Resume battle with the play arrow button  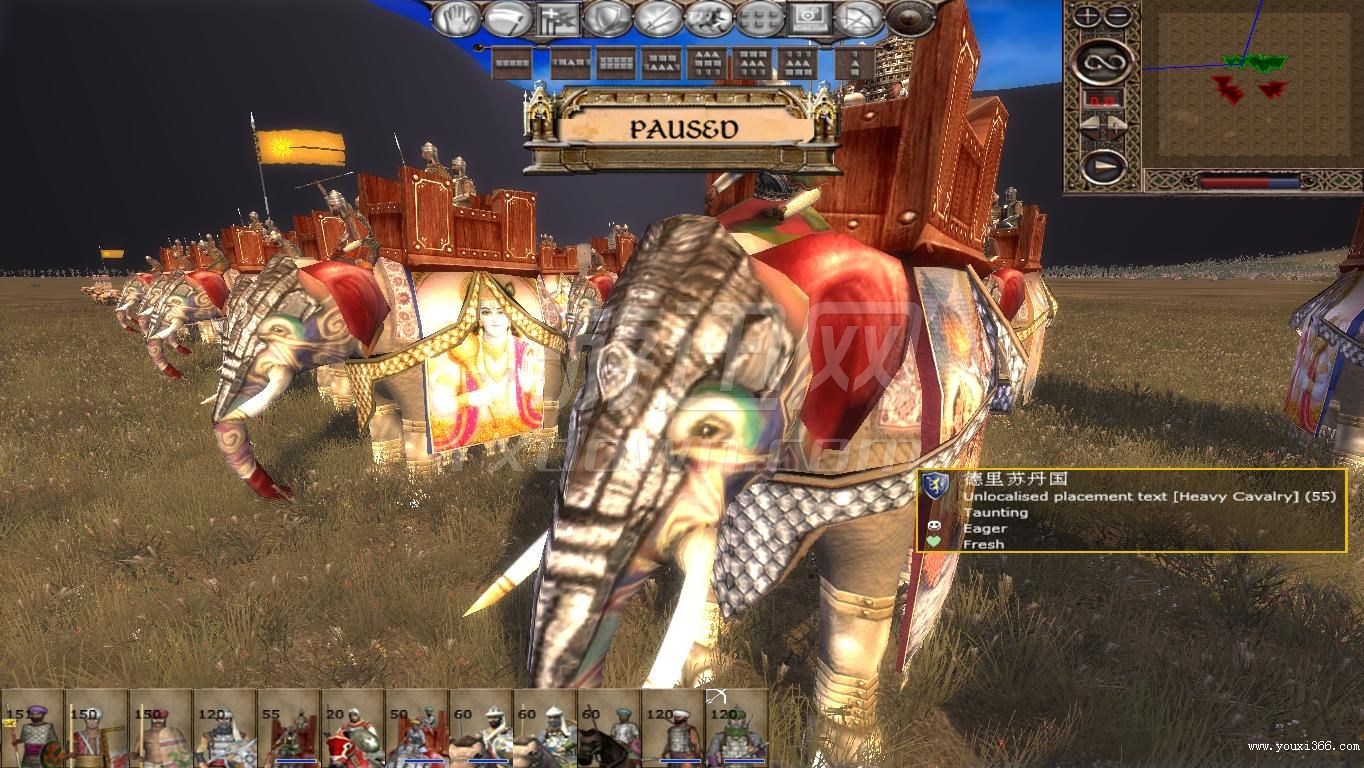[1103, 166]
